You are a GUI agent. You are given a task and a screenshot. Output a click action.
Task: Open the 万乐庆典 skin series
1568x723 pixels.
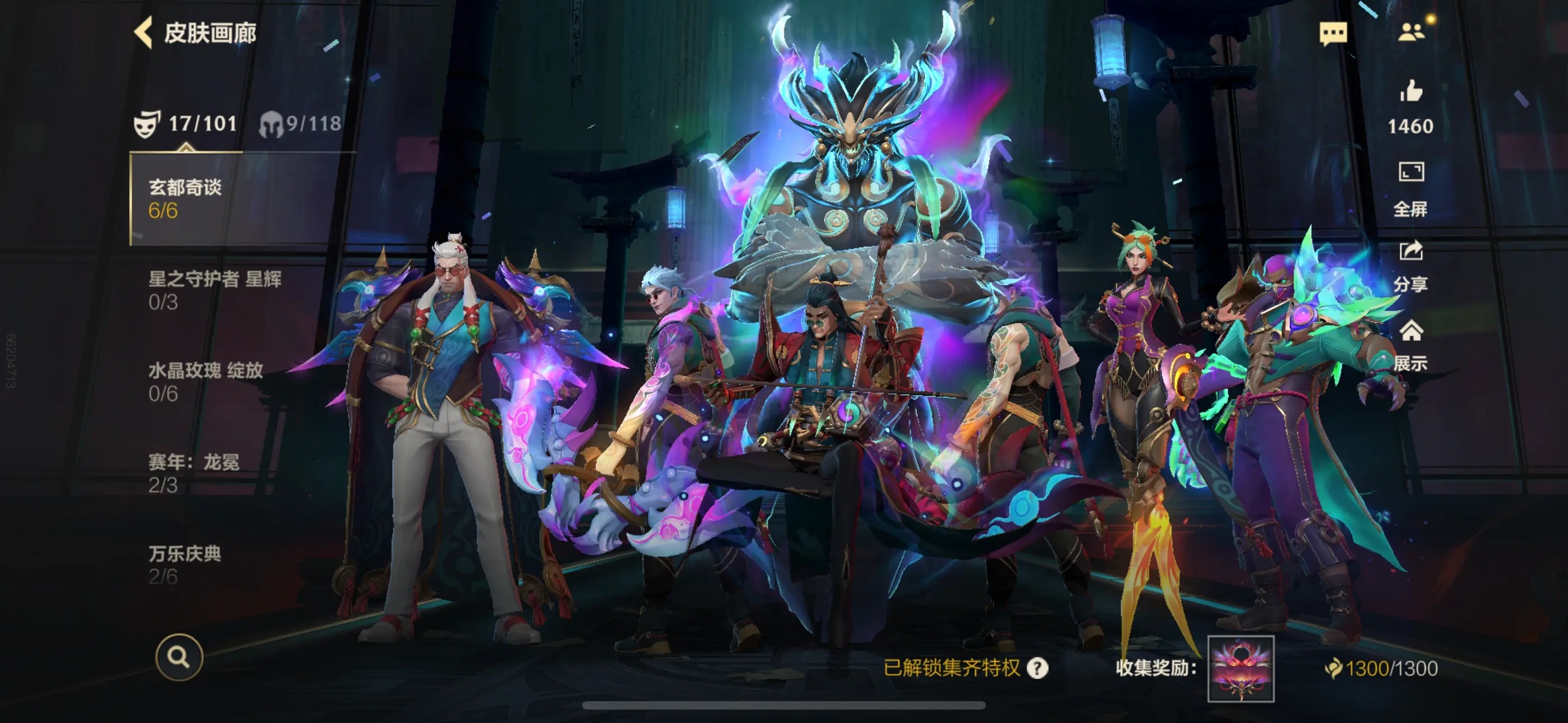tap(185, 564)
